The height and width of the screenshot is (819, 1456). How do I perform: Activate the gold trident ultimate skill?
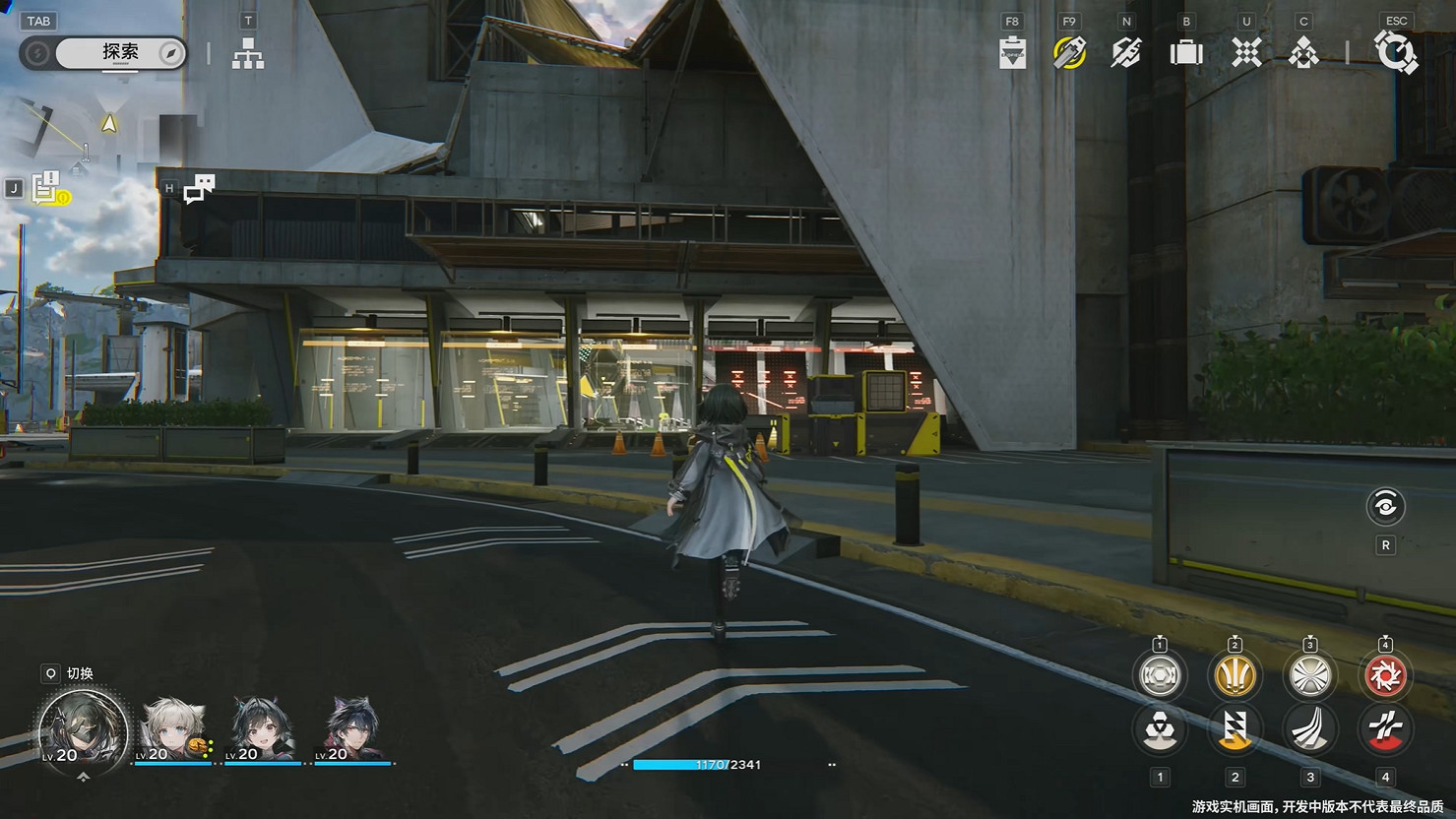[x=1234, y=675]
